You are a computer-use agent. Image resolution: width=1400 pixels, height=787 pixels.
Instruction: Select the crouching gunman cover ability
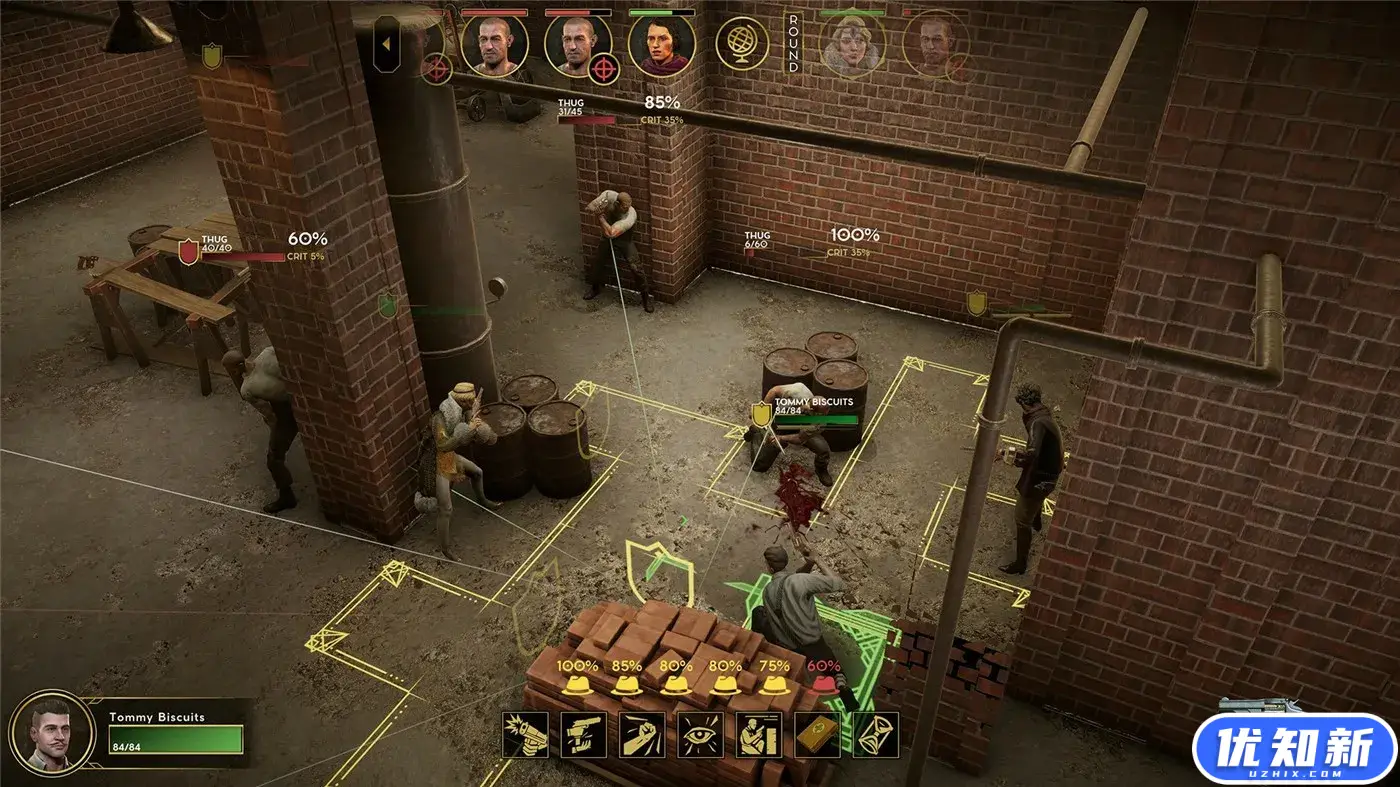[759, 735]
